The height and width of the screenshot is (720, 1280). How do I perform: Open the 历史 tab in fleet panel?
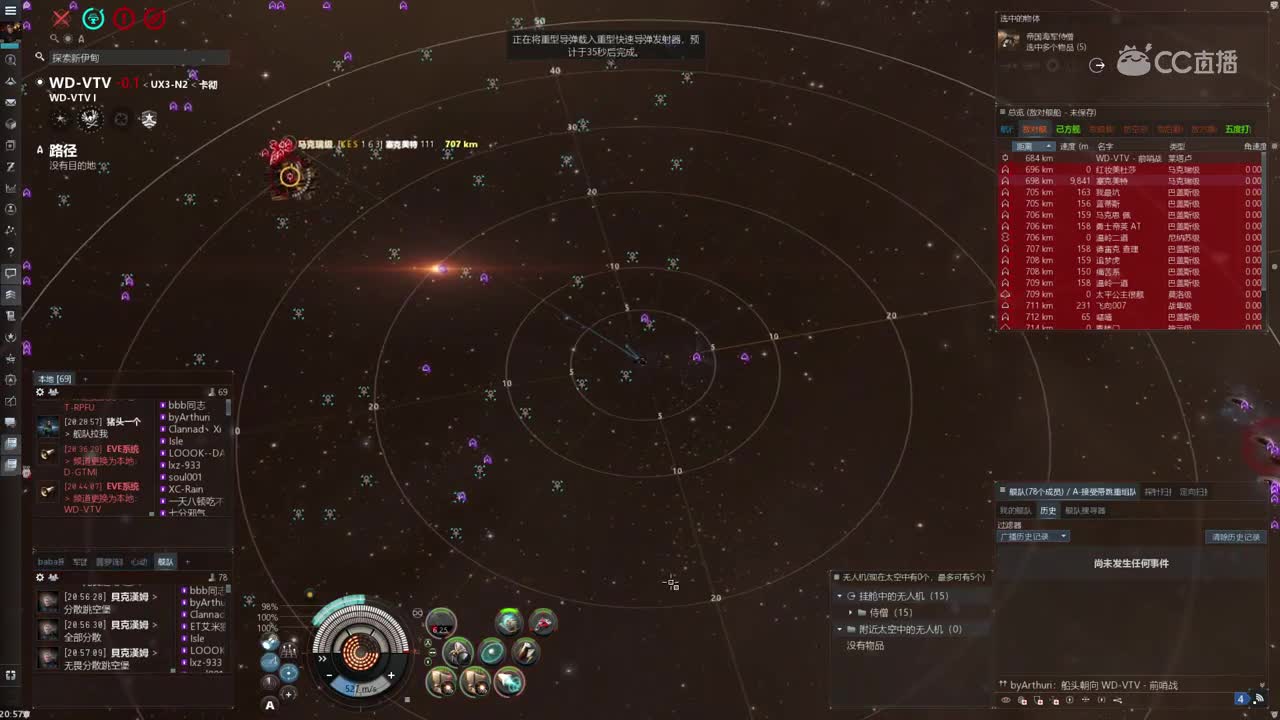coord(1047,509)
